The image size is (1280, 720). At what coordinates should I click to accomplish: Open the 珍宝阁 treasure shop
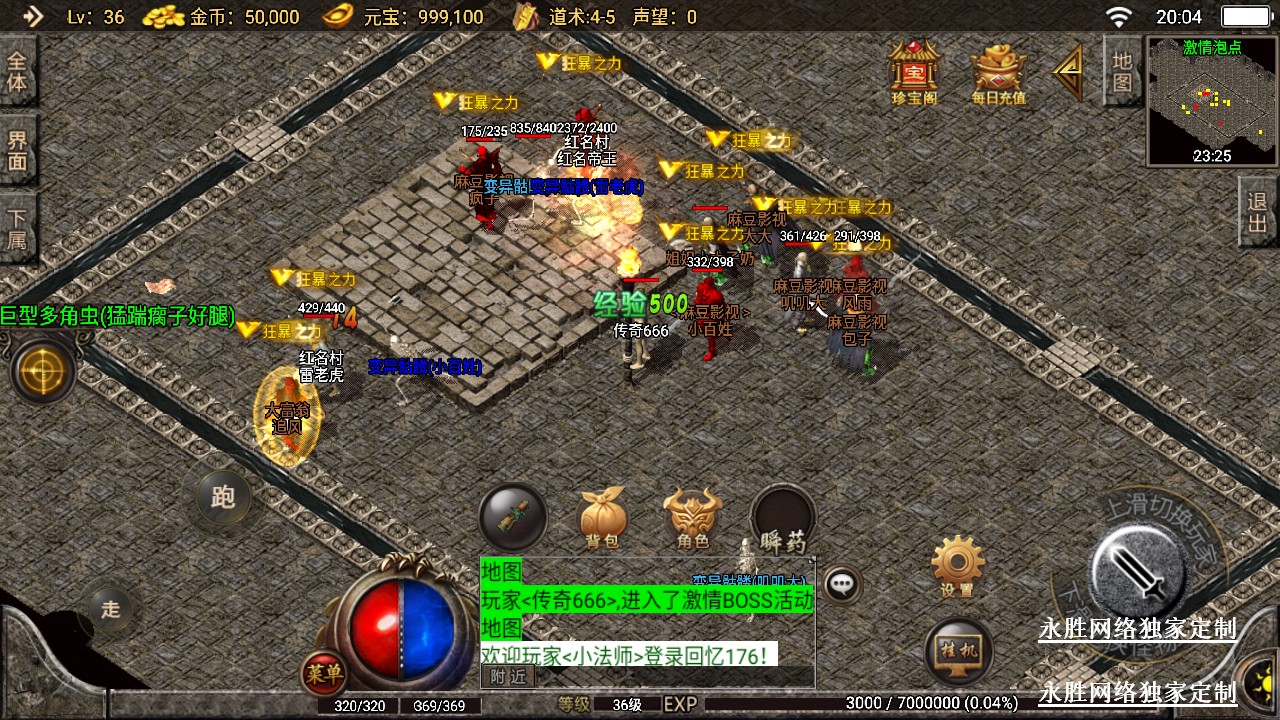(x=914, y=70)
